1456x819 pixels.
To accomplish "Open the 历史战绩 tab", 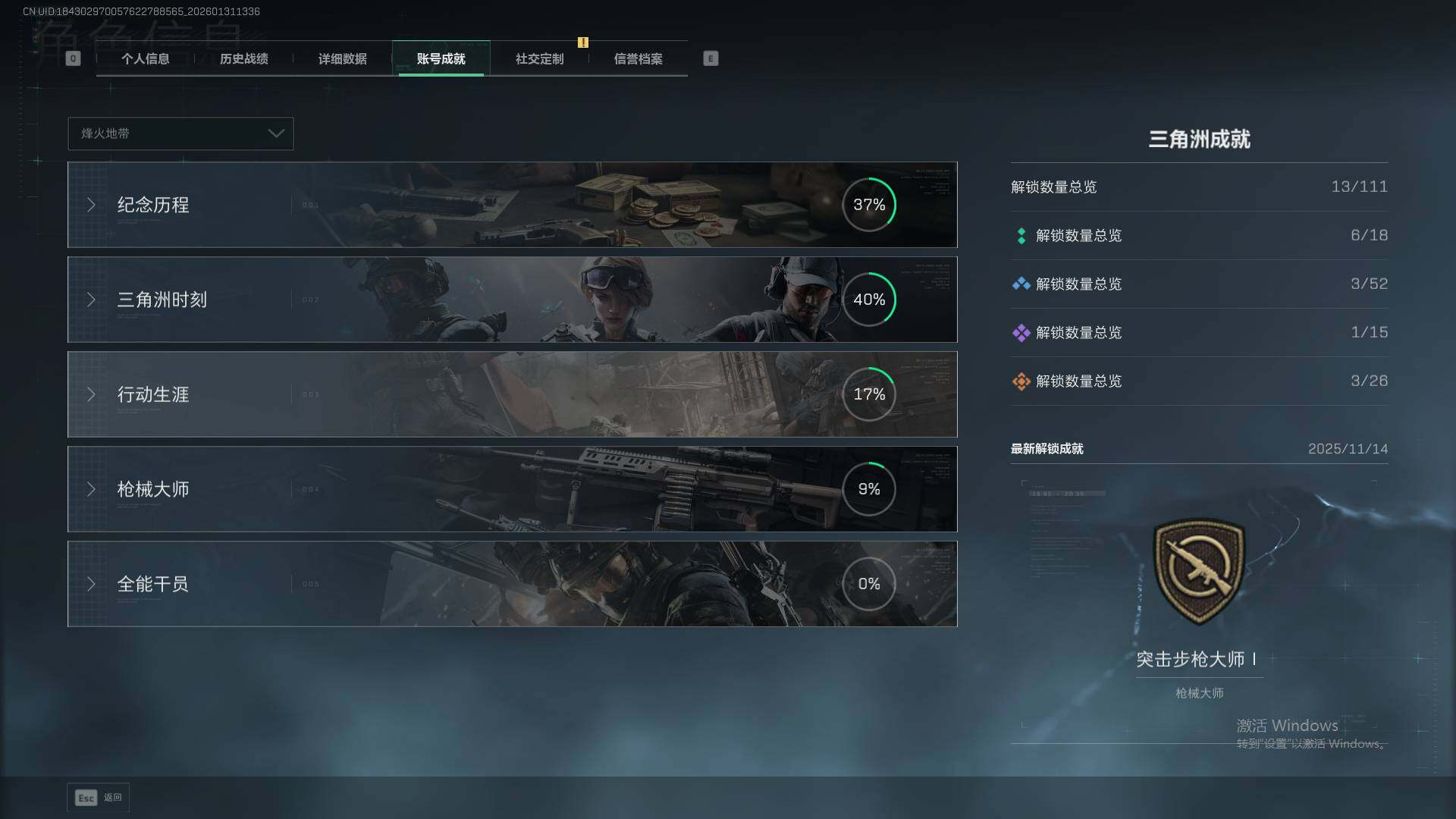I will click(243, 59).
